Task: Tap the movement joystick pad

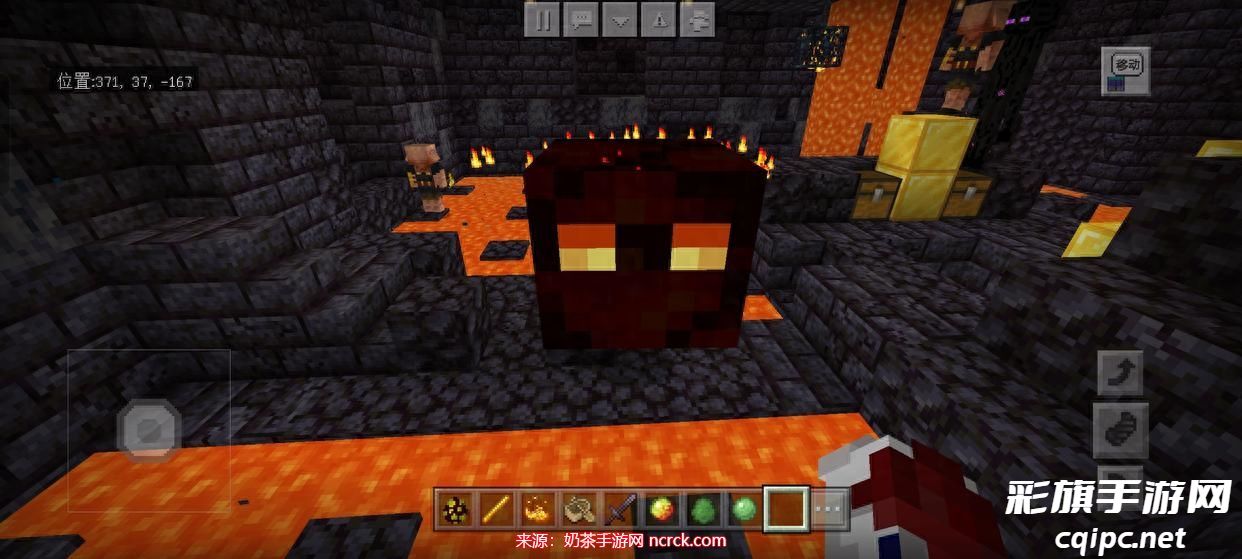Action: [149, 430]
